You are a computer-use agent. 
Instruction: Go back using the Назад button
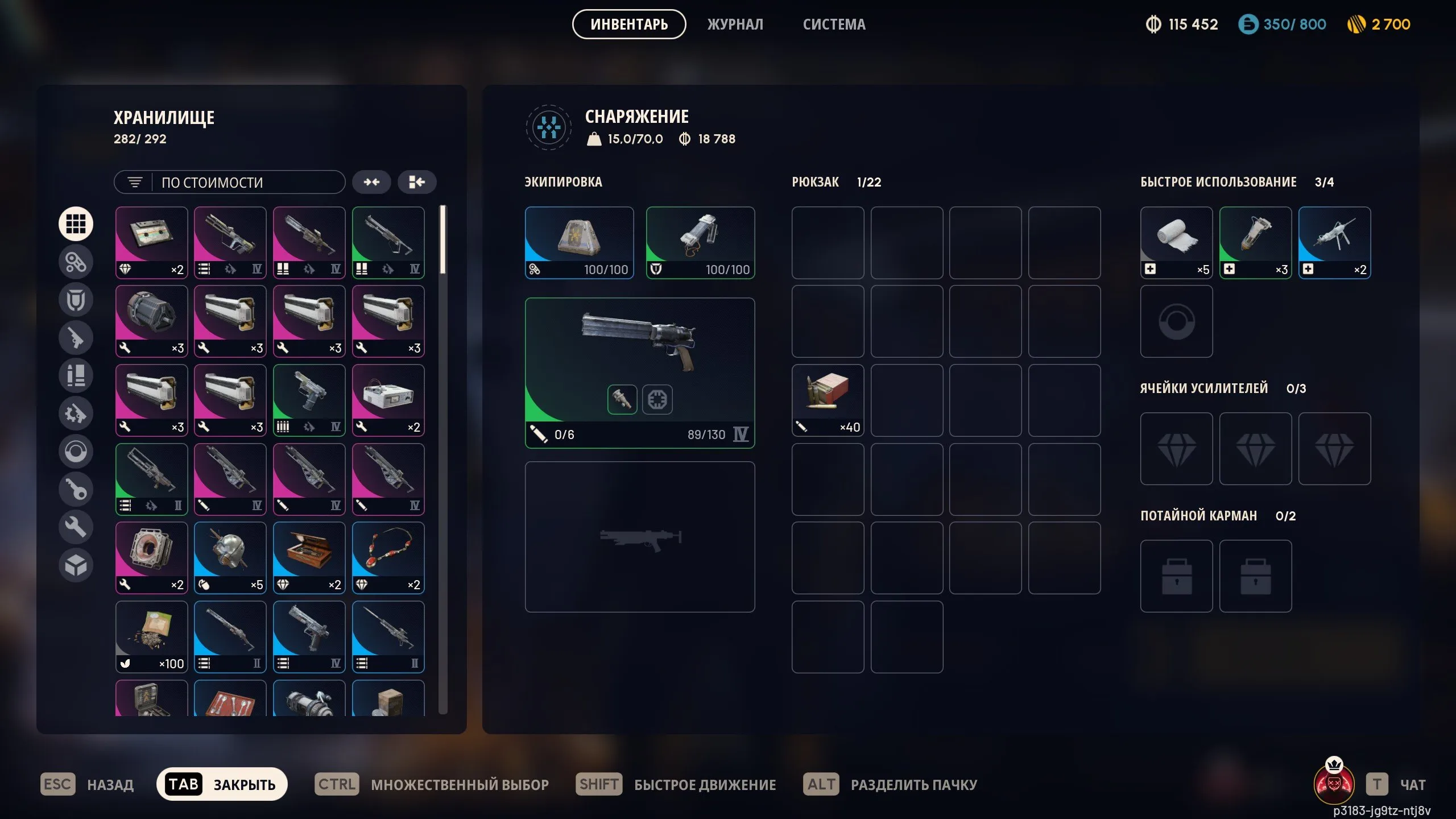tap(87, 784)
